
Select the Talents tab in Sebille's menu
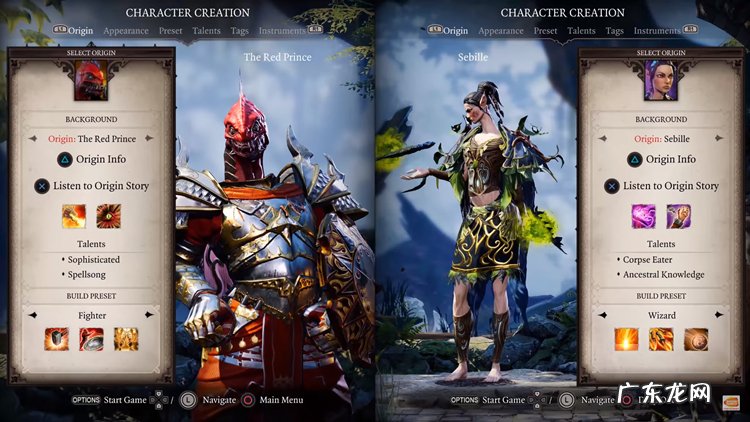[581, 31]
